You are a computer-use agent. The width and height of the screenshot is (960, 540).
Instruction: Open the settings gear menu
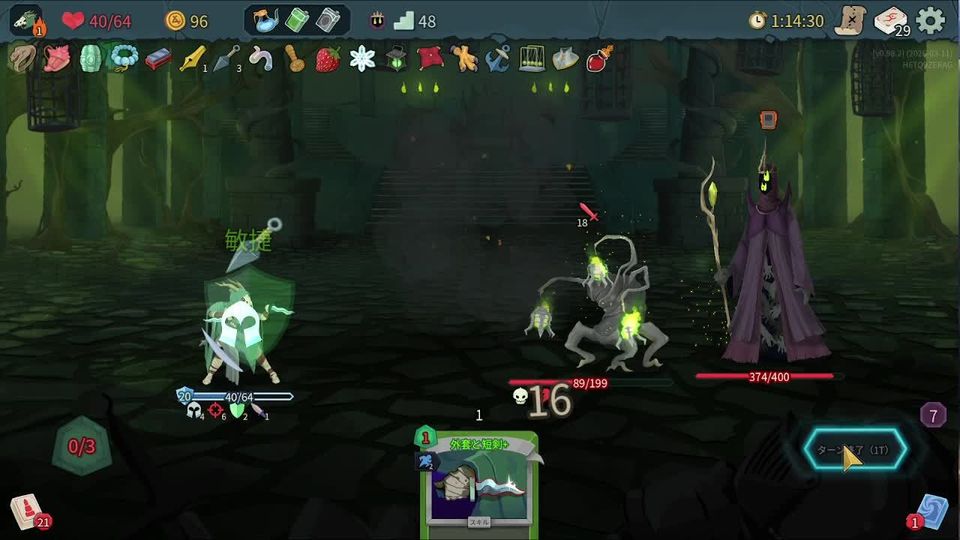tap(930, 20)
